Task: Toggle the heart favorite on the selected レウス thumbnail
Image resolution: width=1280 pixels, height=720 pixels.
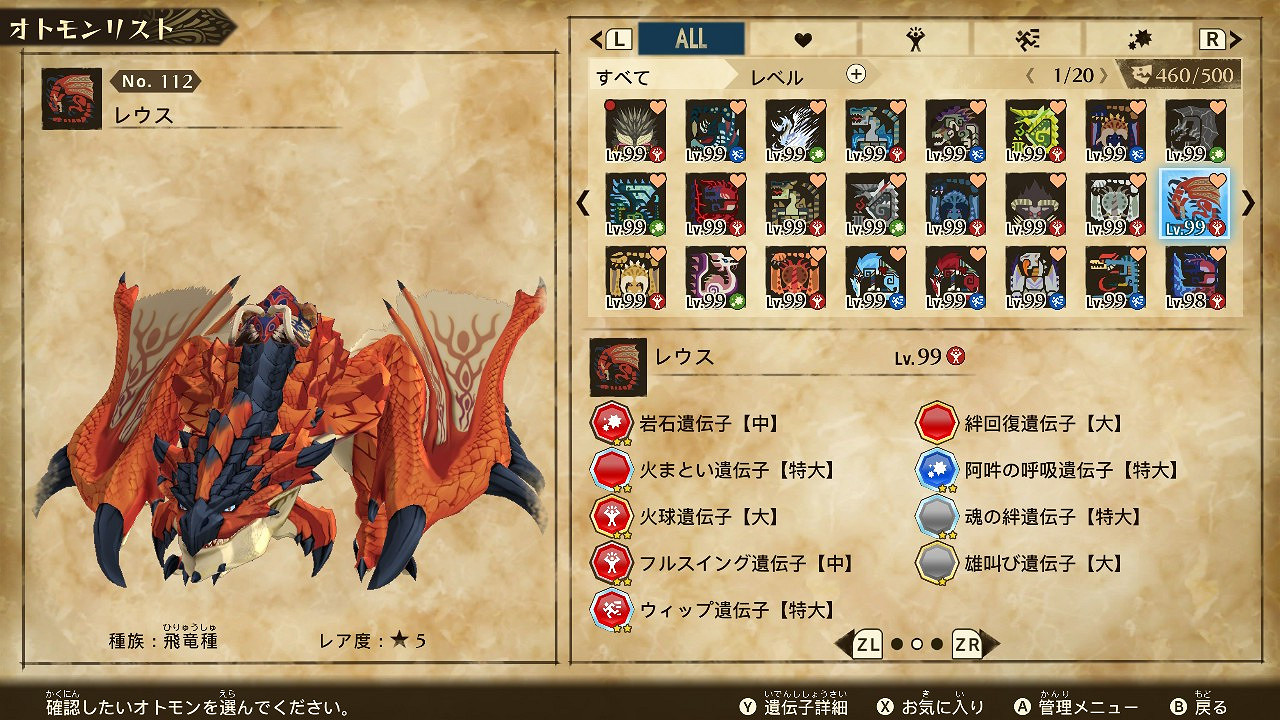Action: 1220,180
